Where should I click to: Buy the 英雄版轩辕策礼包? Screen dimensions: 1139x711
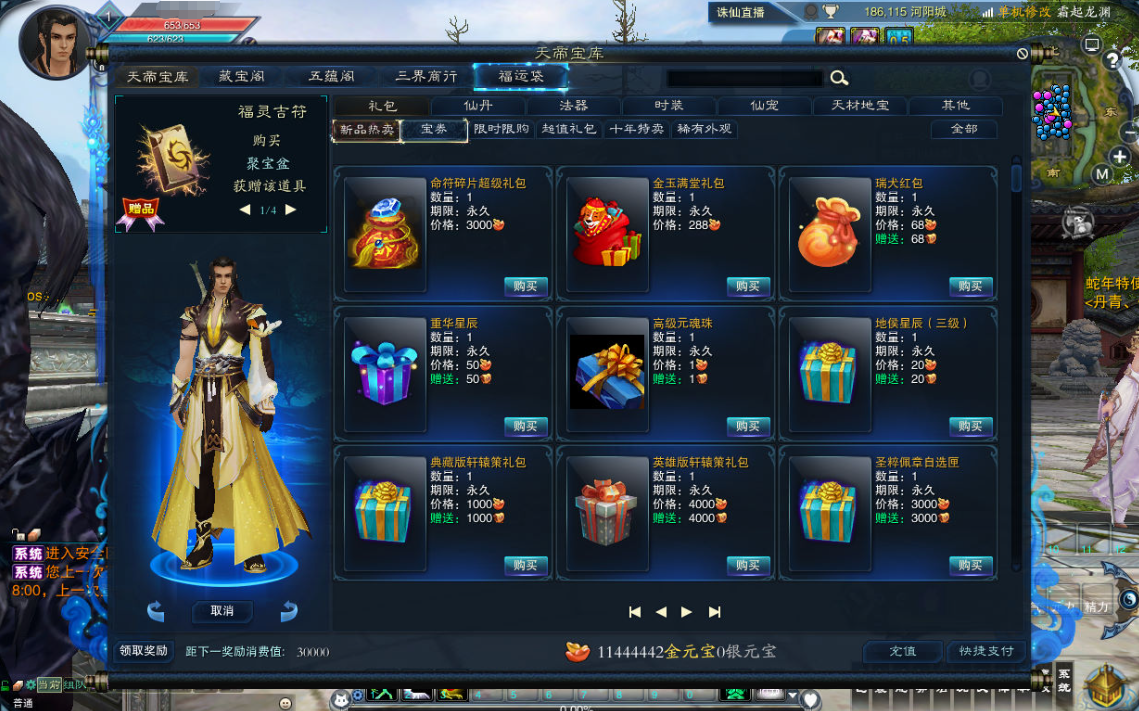point(748,565)
